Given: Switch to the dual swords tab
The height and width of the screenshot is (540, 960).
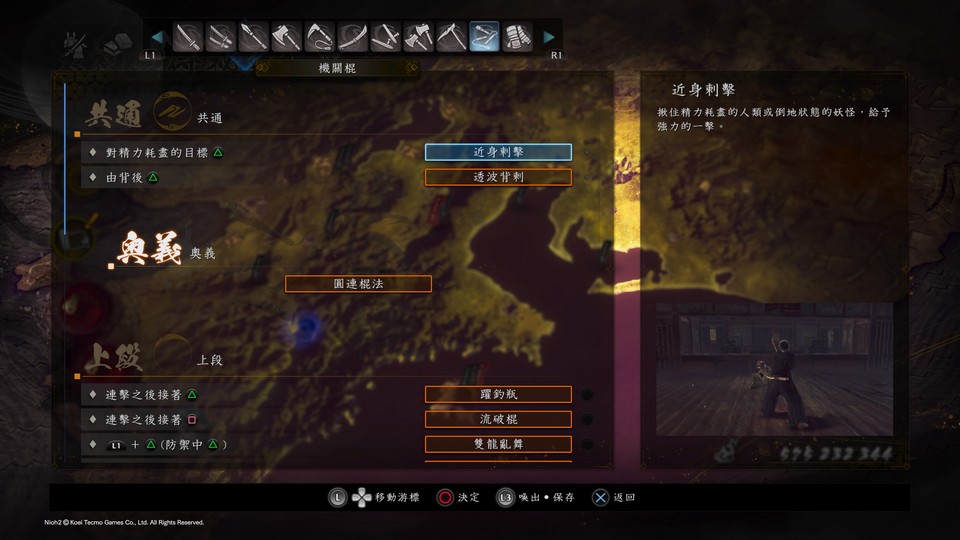Looking at the screenshot, I should [x=222, y=38].
